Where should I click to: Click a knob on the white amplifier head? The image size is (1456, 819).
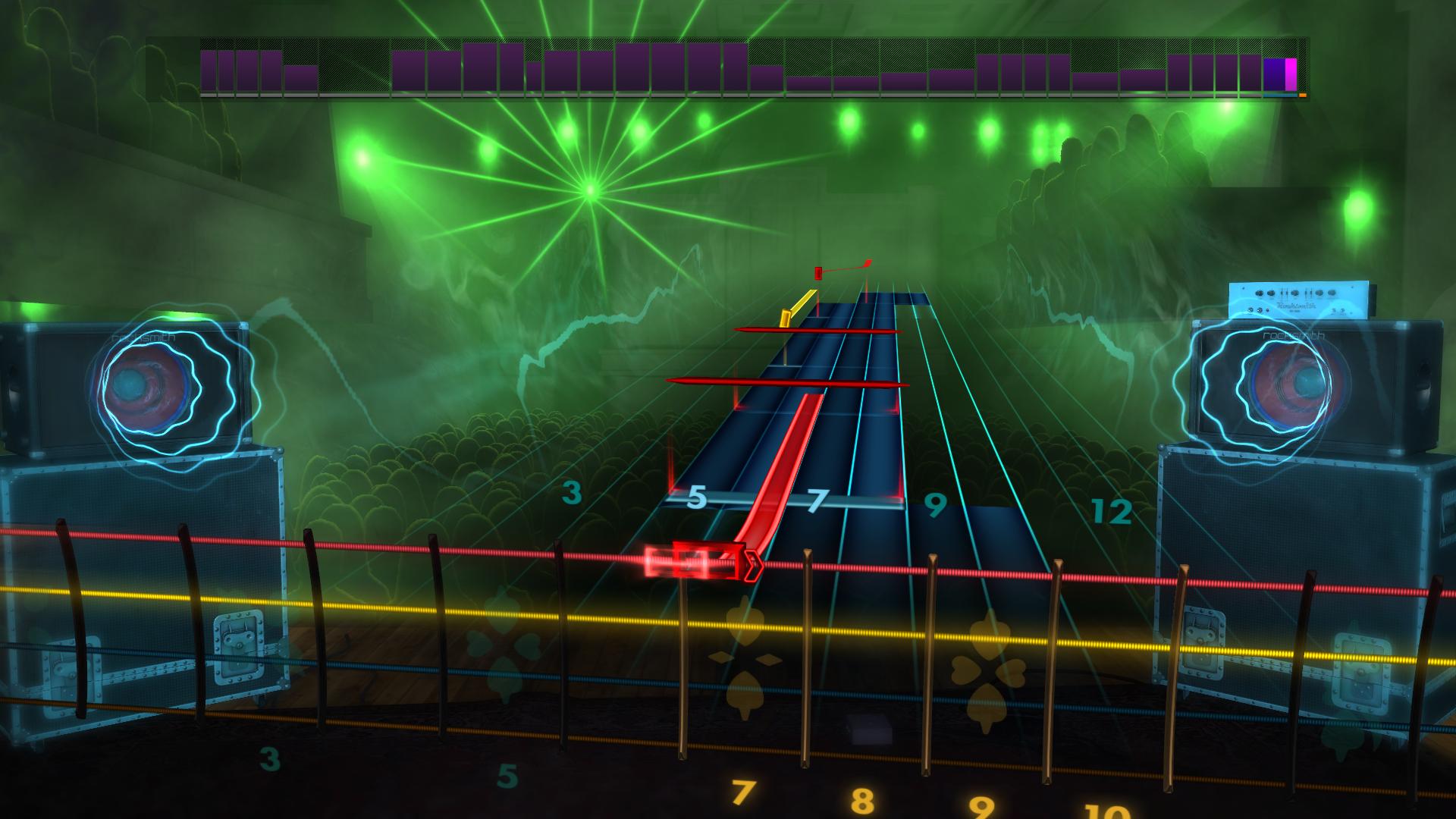(1260, 293)
